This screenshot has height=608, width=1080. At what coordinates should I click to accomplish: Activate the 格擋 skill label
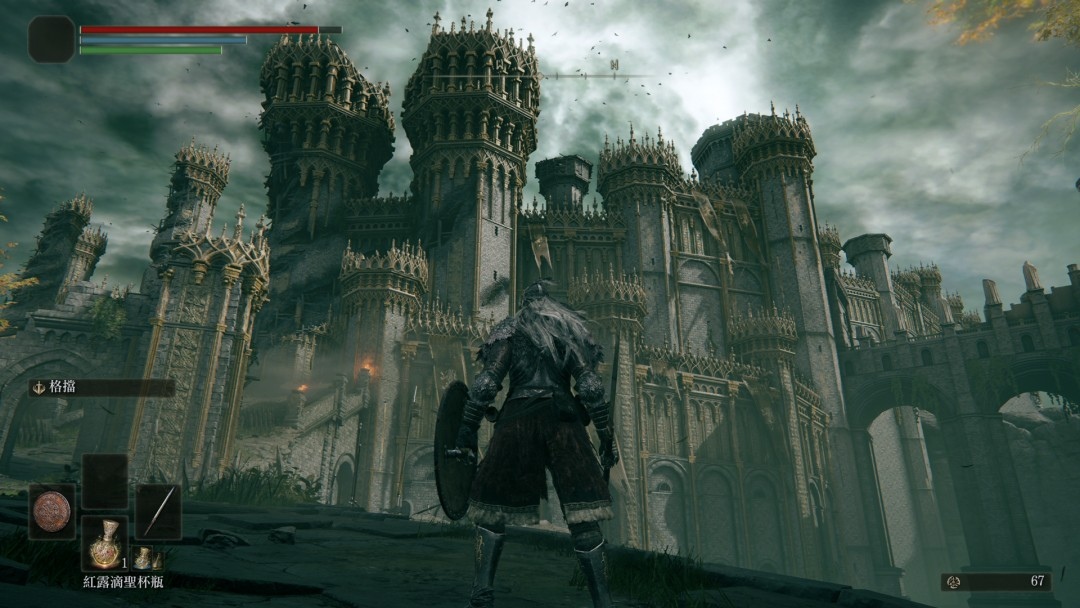pyautogui.click(x=100, y=388)
